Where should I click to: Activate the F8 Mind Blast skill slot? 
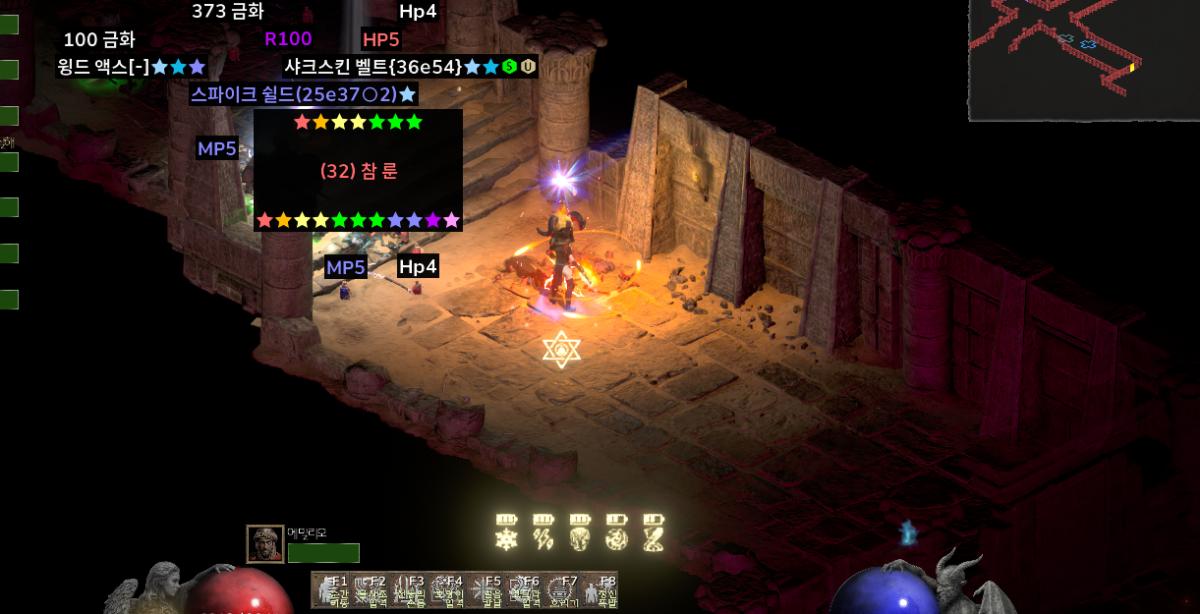tap(599, 590)
